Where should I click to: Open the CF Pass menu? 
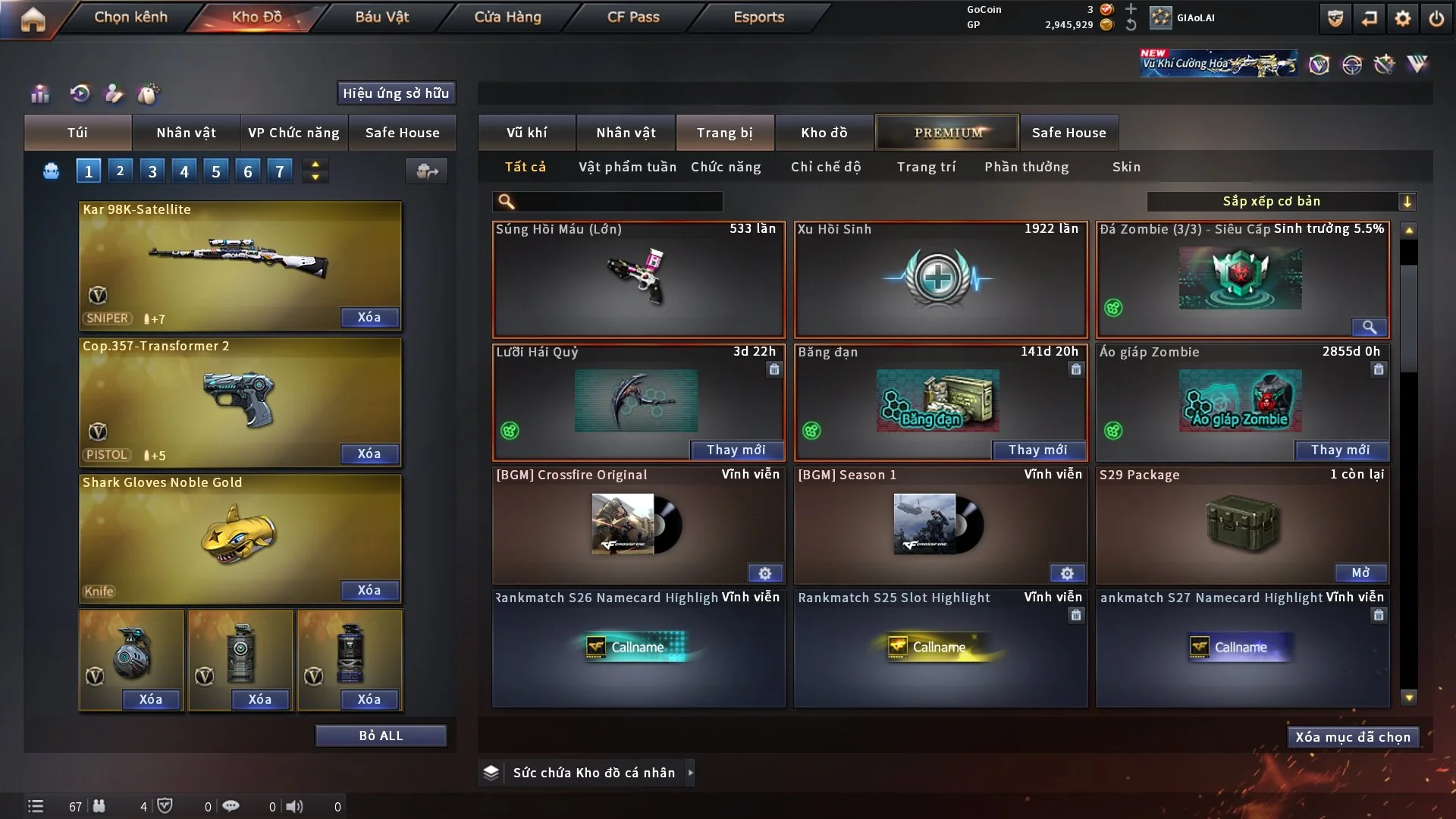click(633, 17)
